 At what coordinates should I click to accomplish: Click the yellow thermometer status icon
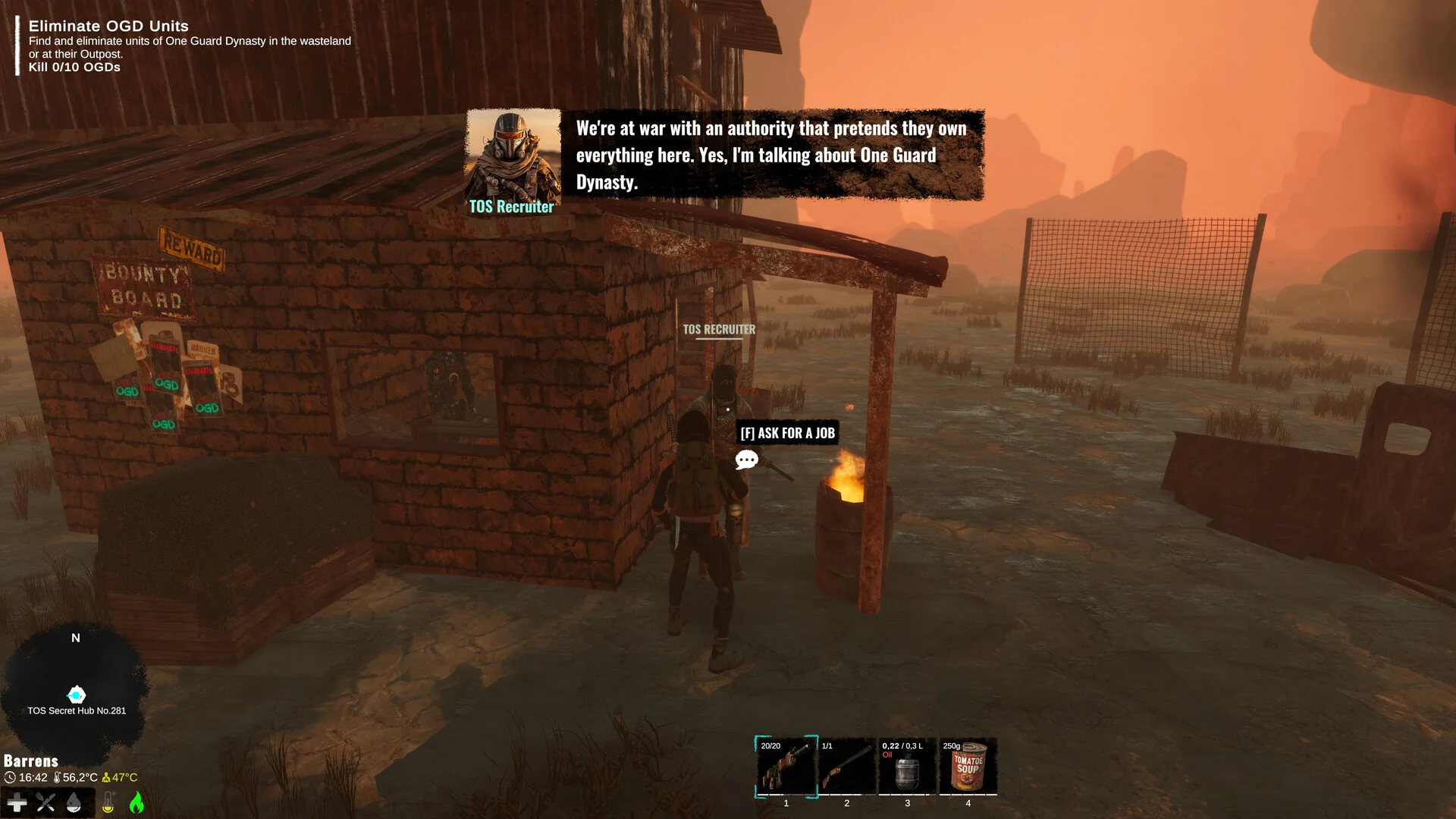coord(108,802)
